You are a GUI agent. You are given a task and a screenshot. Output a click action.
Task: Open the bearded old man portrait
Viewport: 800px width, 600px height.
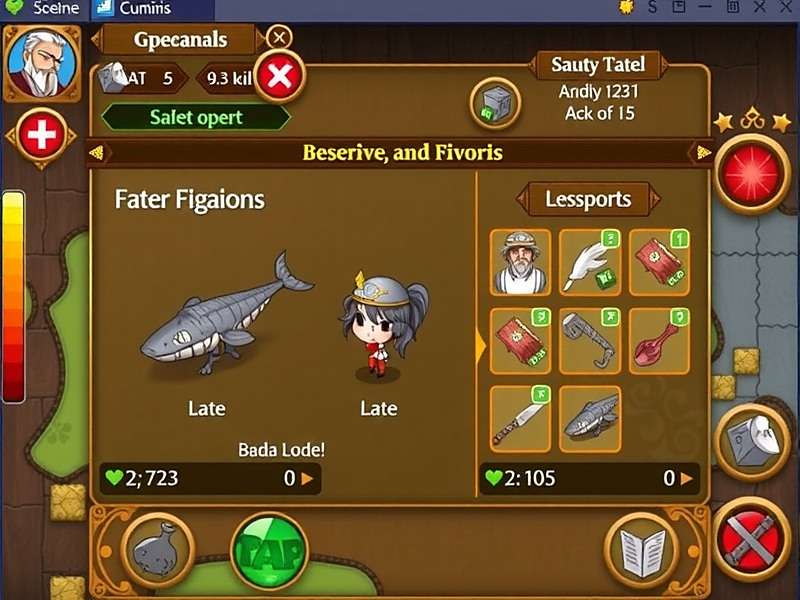41,62
